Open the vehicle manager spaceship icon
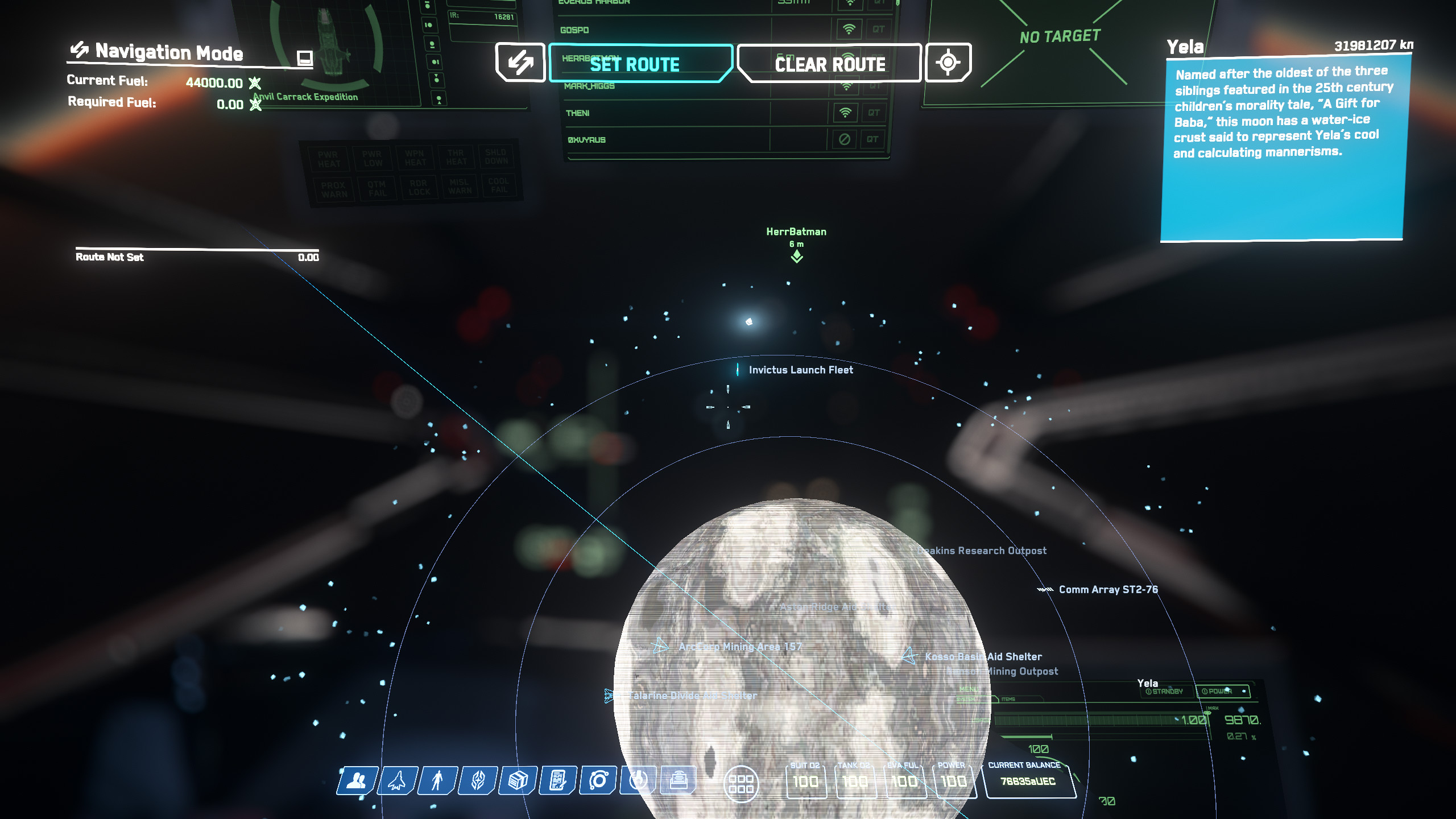This screenshot has width=1456, height=819. point(398,780)
